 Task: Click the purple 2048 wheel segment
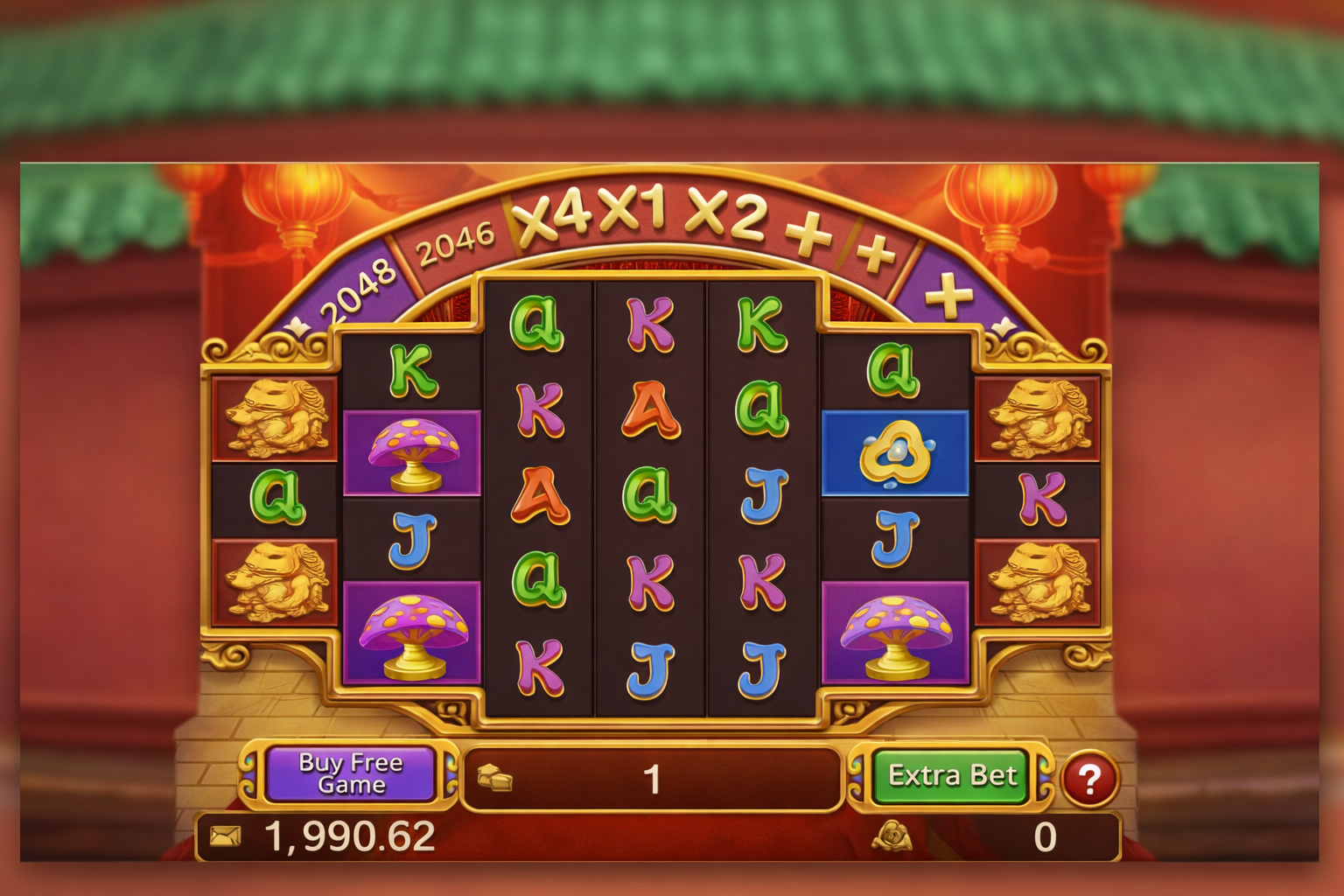tap(359, 284)
